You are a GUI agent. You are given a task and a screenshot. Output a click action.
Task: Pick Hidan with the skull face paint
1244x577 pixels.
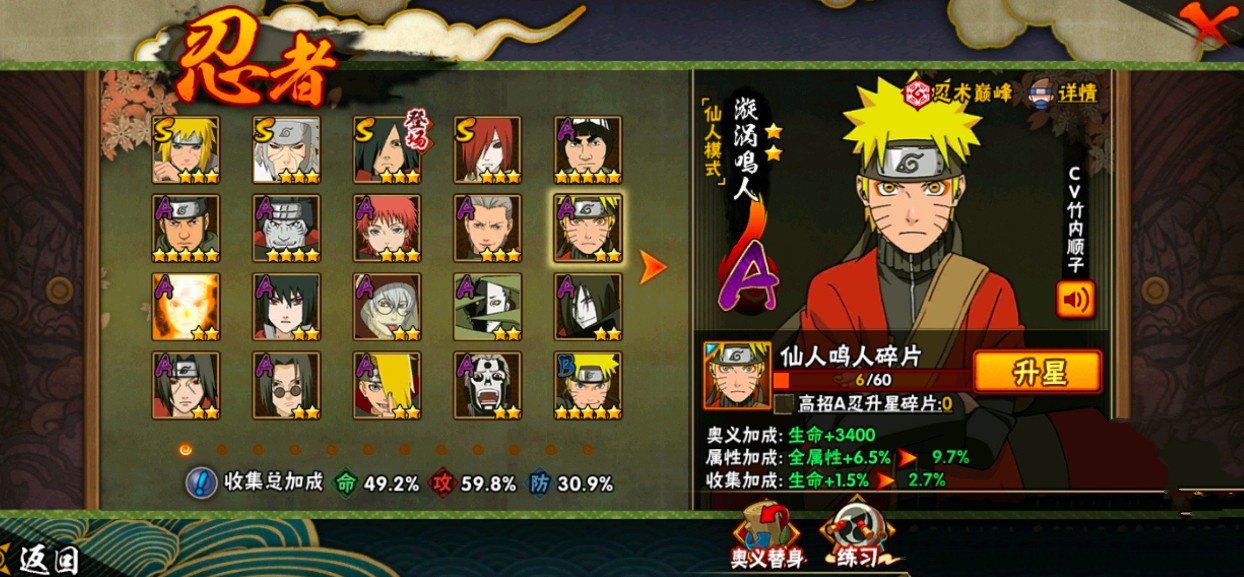[487, 385]
